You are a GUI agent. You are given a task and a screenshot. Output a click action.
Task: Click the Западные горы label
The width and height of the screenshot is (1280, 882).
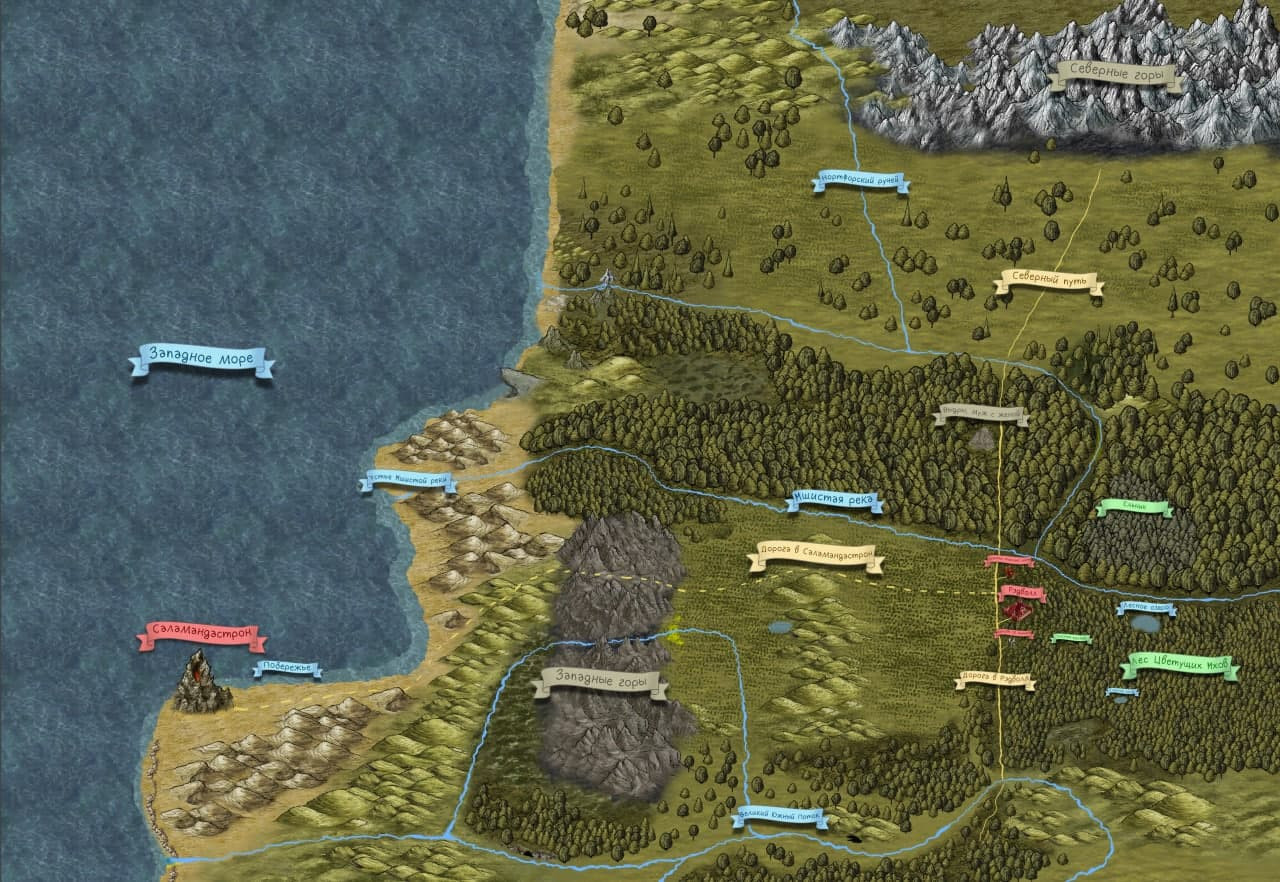[600, 683]
